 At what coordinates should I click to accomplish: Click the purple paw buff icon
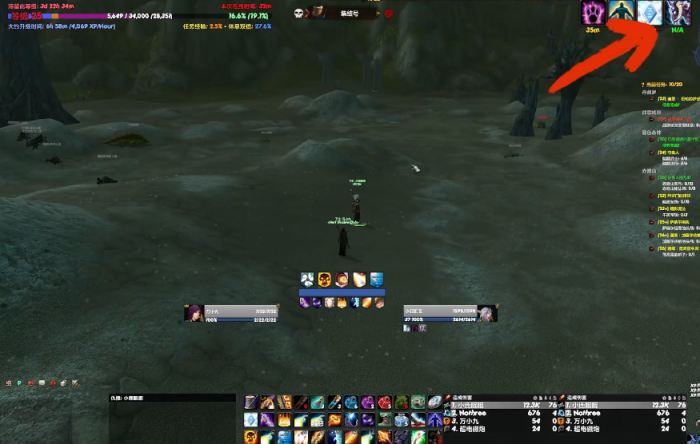pyautogui.click(x=594, y=14)
